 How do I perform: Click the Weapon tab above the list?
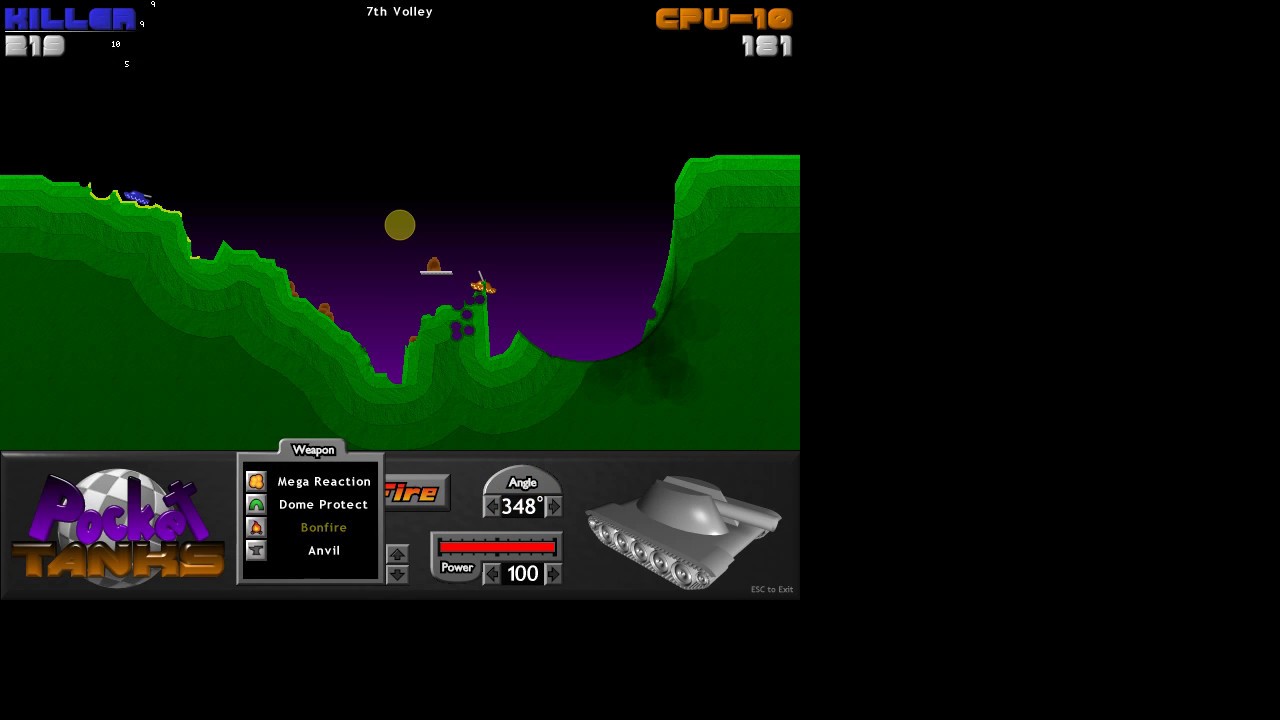tap(312, 448)
